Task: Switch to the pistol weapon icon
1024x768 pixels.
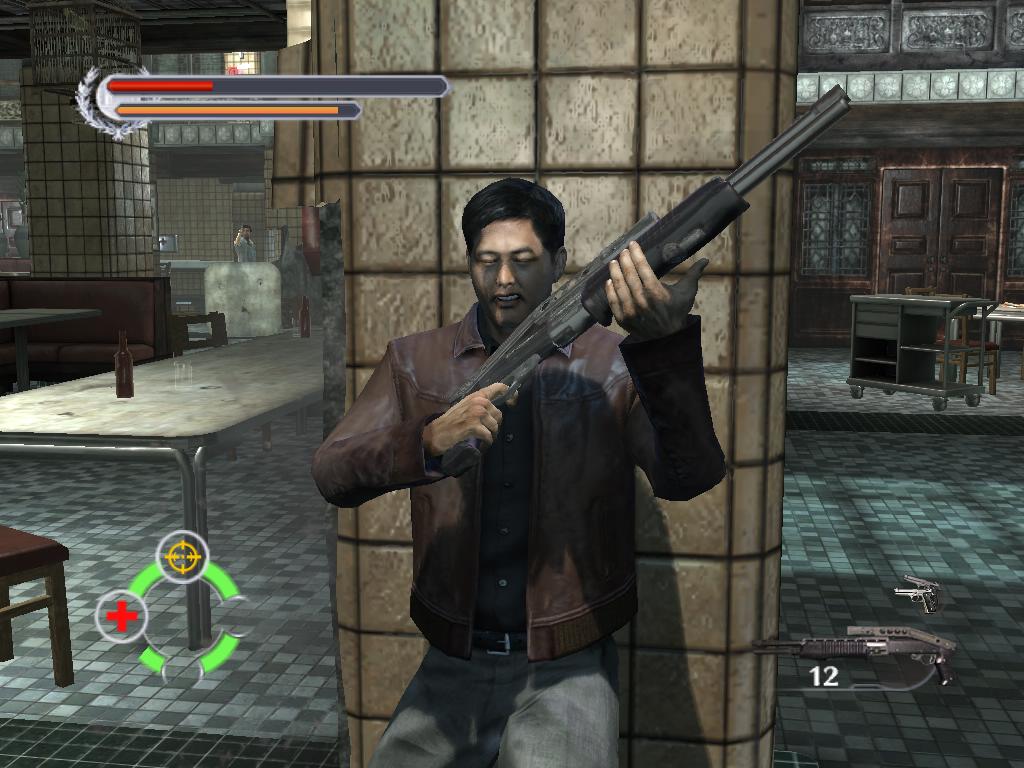Action: point(918,594)
